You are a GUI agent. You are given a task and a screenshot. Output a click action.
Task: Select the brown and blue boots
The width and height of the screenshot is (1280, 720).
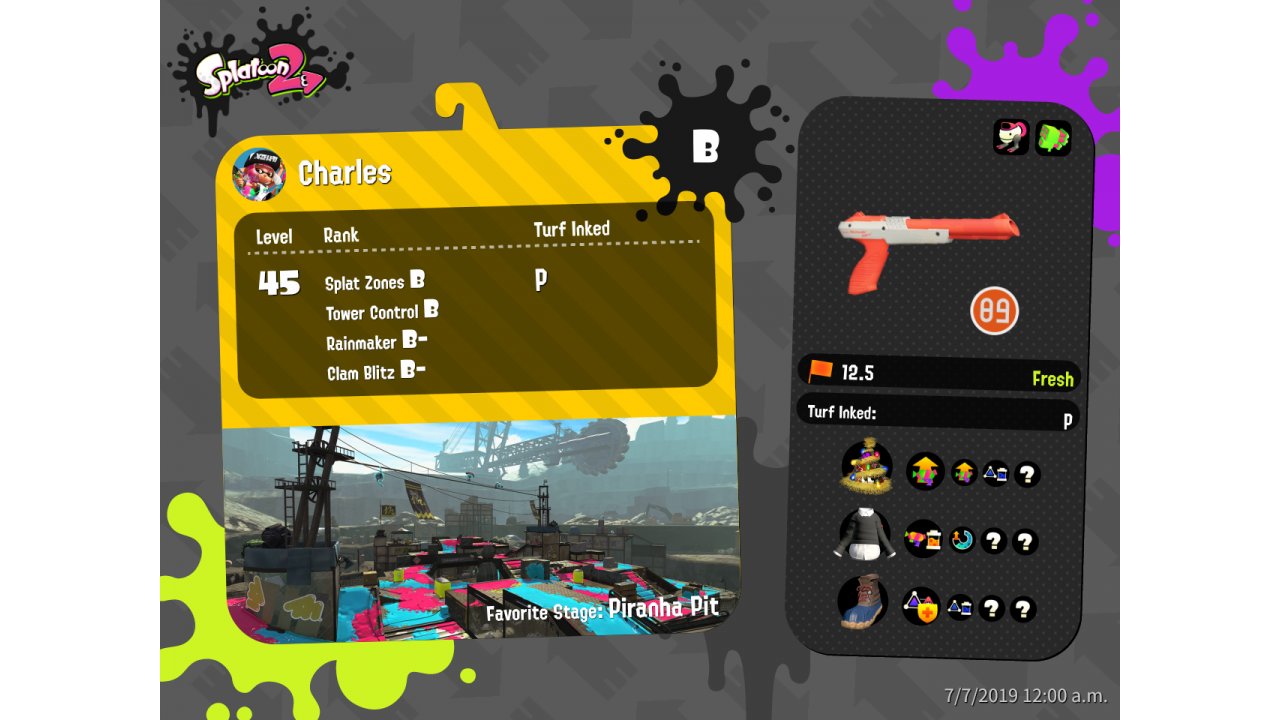pyautogui.click(x=862, y=603)
